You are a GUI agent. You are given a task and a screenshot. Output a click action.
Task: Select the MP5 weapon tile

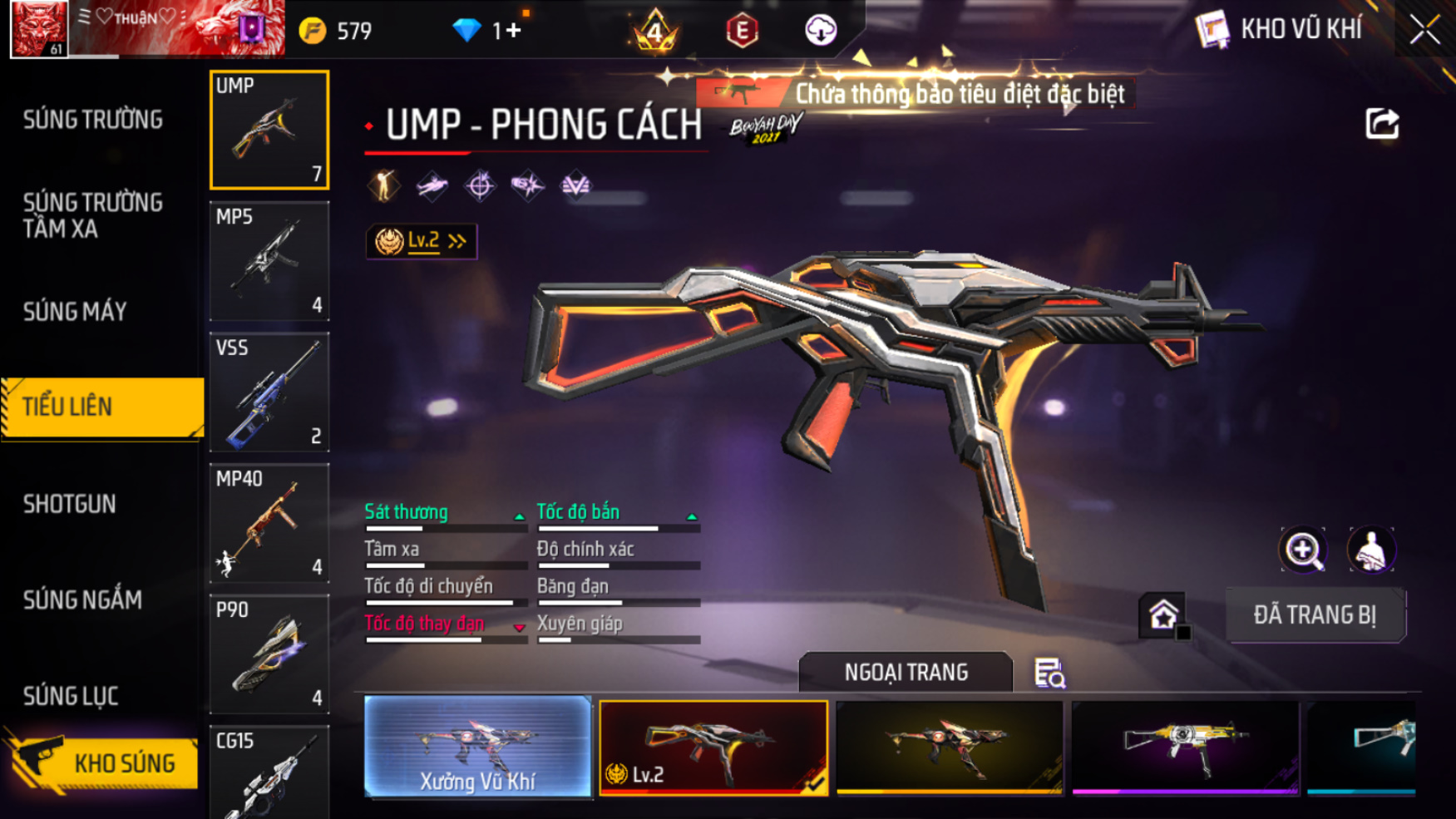[x=269, y=261]
